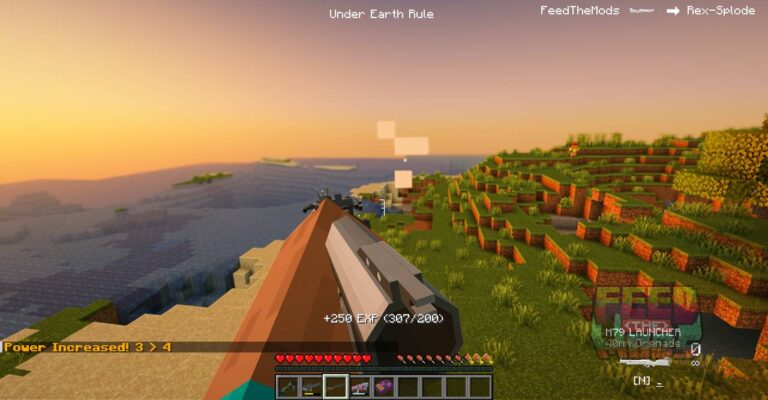The width and height of the screenshot is (768, 400).
Task: Switch to the pink and white gun slot
Action: click(x=360, y=387)
